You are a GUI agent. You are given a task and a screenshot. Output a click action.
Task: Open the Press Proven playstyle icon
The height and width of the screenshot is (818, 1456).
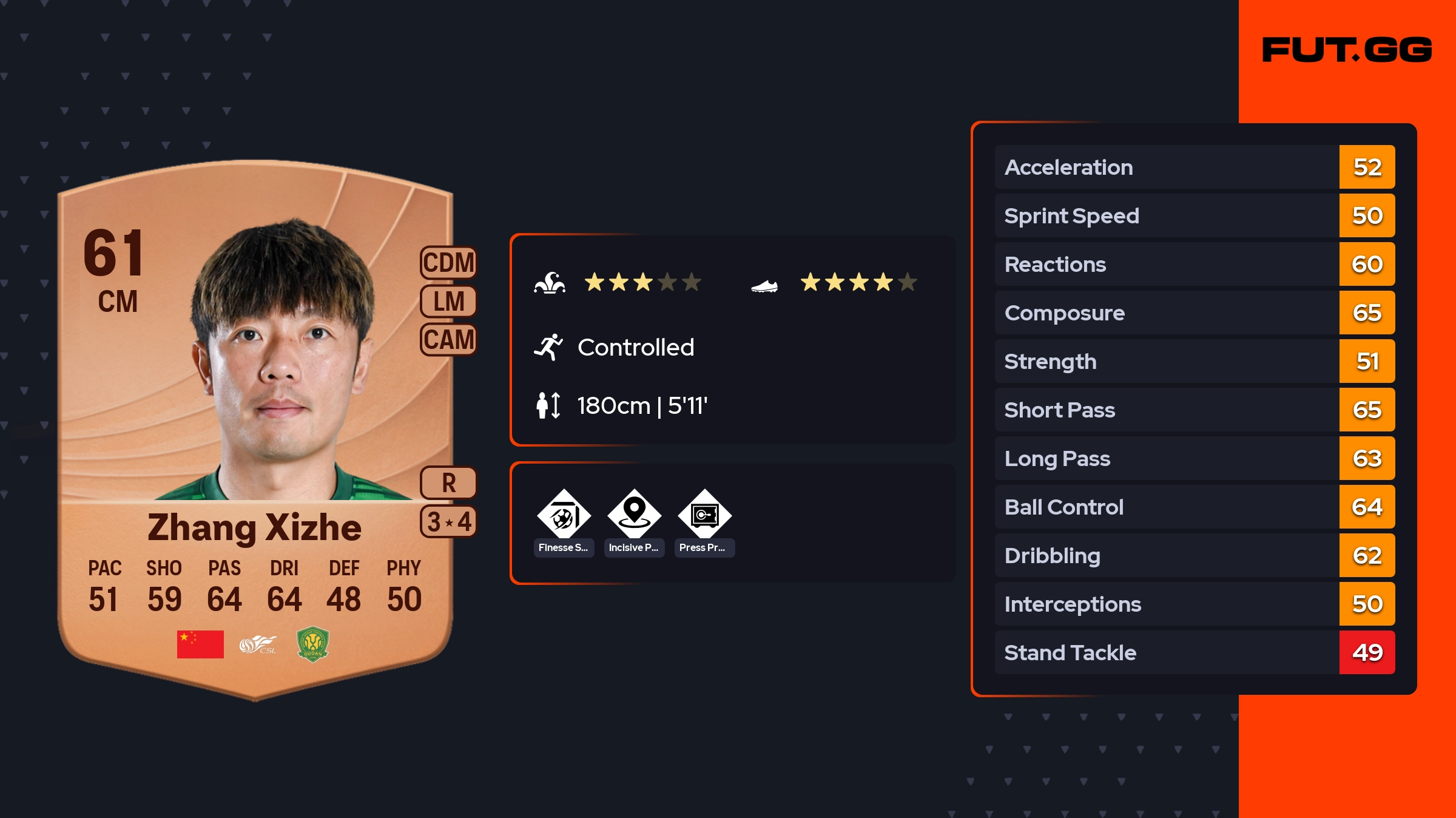tap(704, 516)
